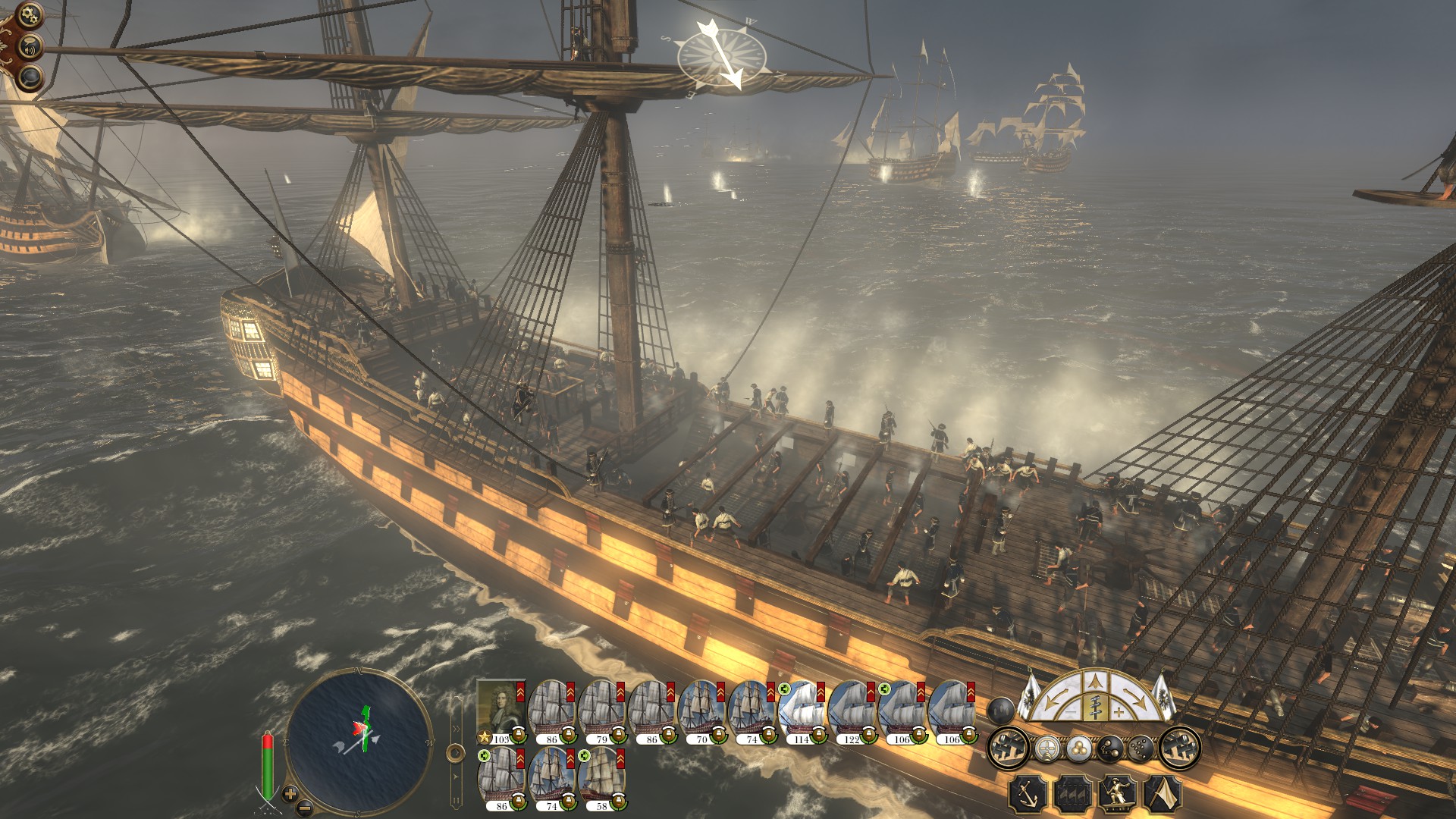Choose the ship card with 58 crew

tap(602, 777)
